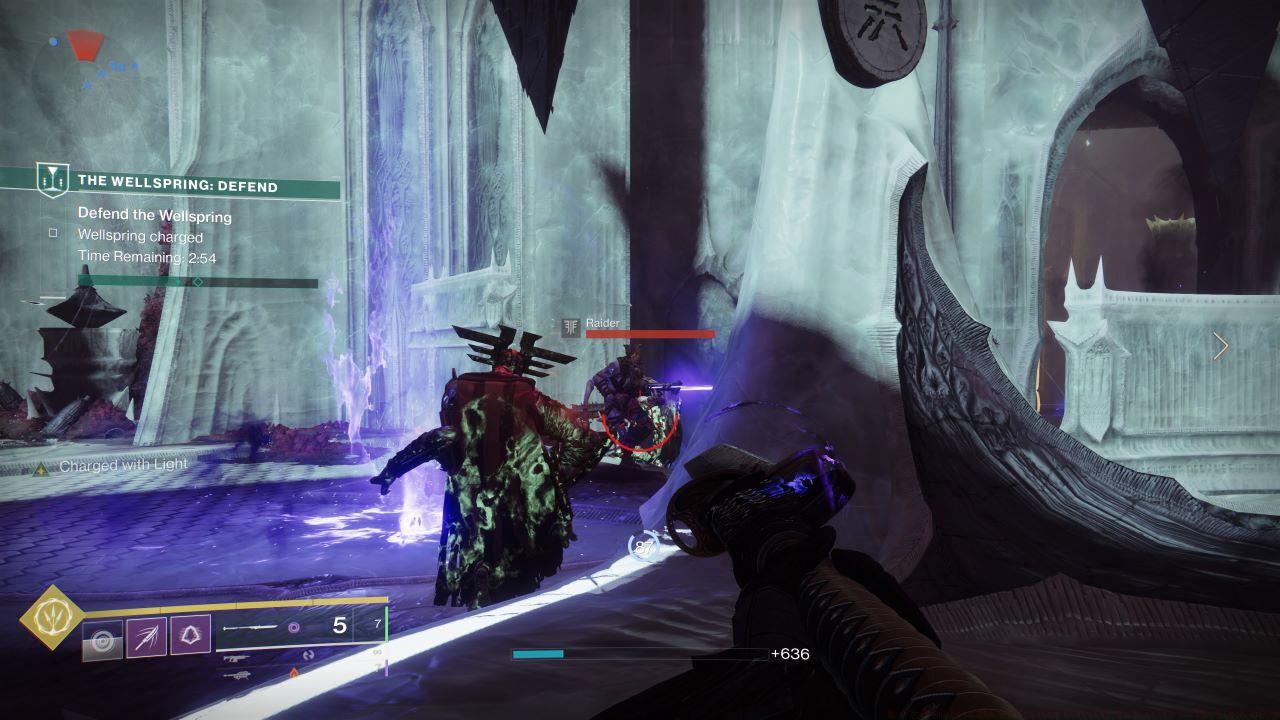Switch to the equipped sword weapon slot

(249, 628)
